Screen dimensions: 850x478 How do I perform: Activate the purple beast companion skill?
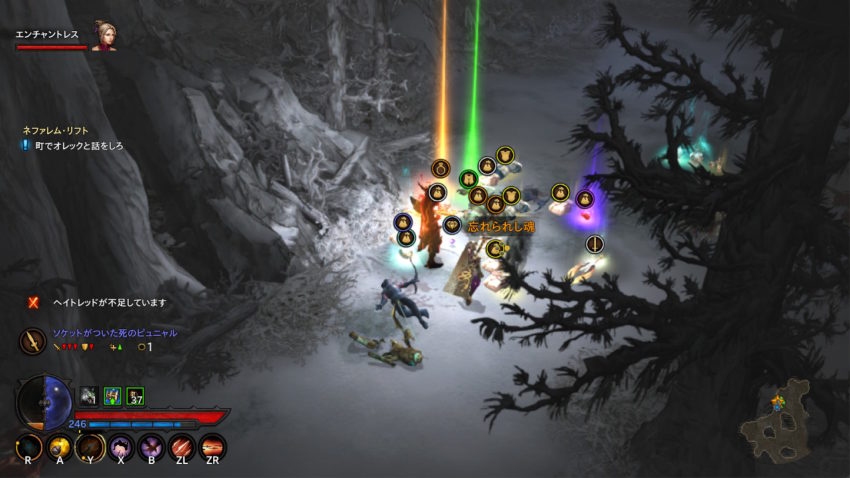pyautogui.click(x=121, y=447)
